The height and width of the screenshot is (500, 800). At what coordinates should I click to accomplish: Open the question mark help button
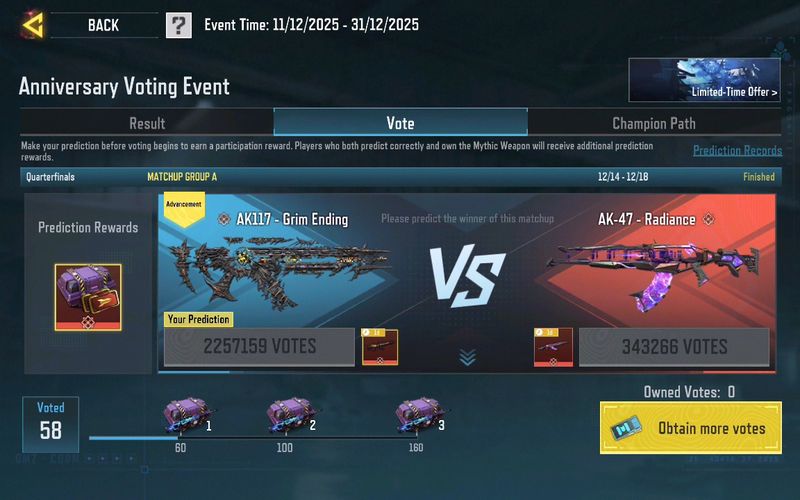pos(178,25)
